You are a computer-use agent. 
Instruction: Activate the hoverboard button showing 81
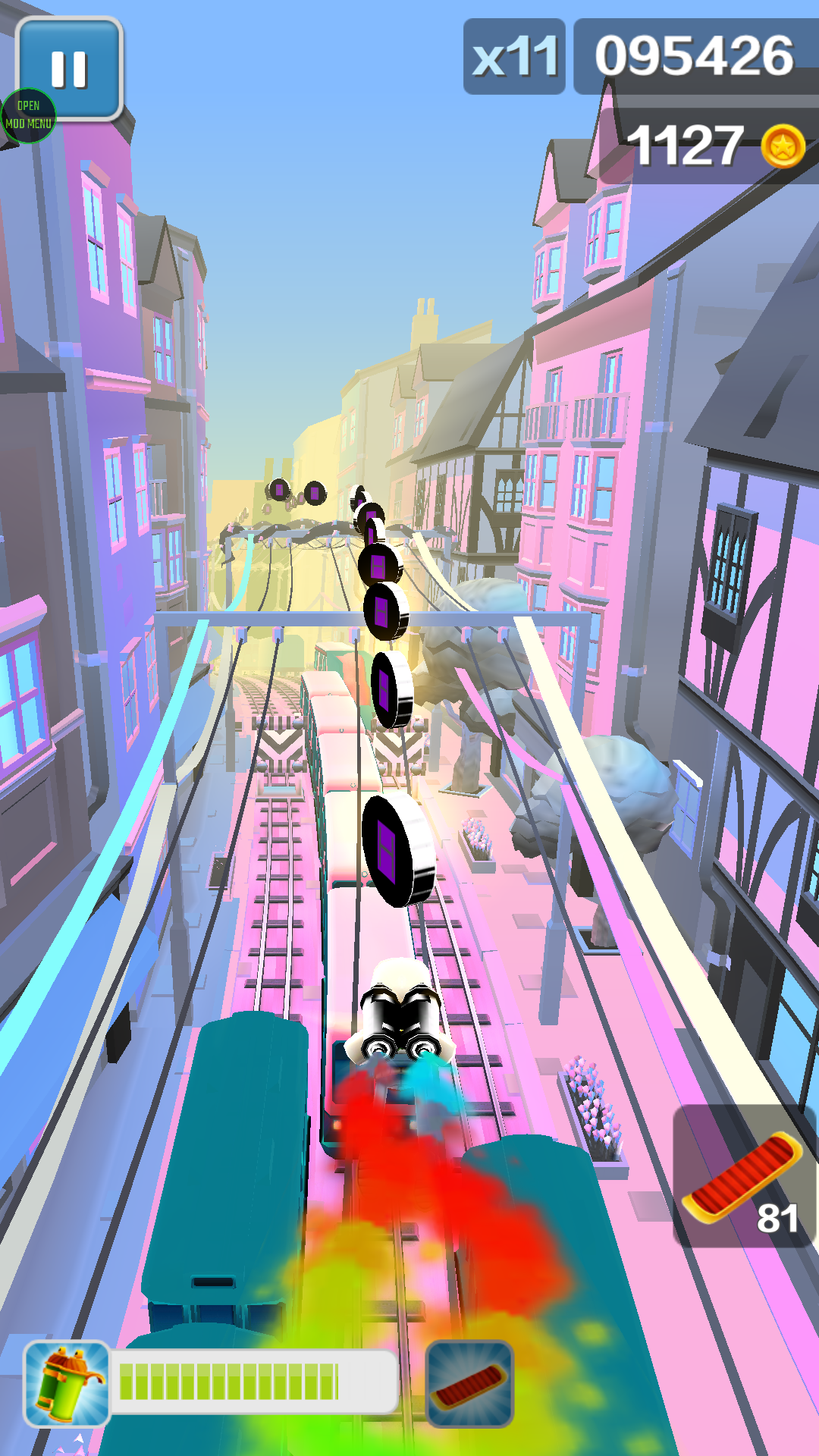[743, 1175]
